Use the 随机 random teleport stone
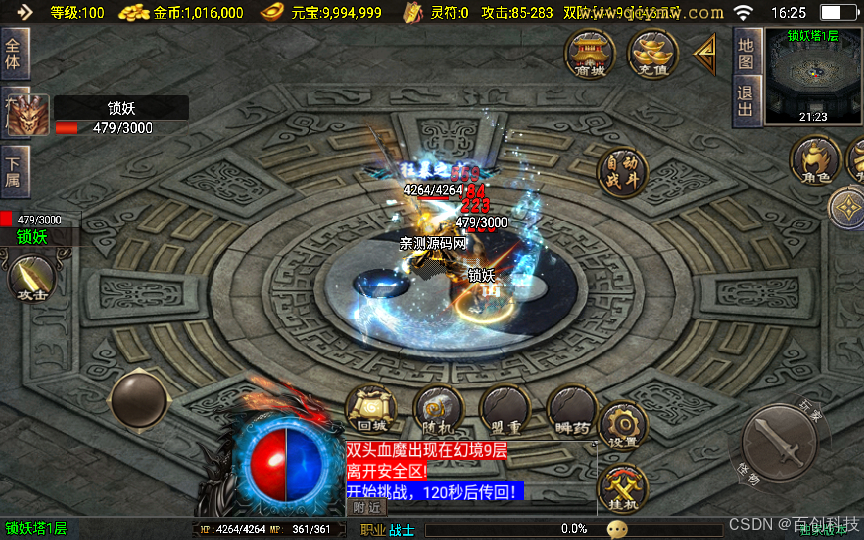This screenshot has width=864, height=540. (x=437, y=410)
